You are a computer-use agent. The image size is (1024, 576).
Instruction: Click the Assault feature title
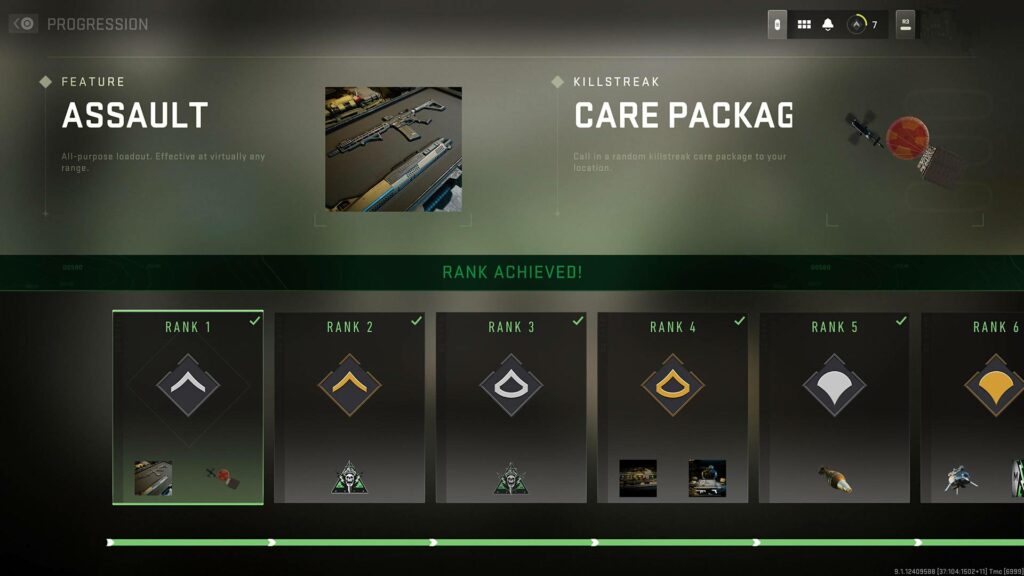[135, 116]
